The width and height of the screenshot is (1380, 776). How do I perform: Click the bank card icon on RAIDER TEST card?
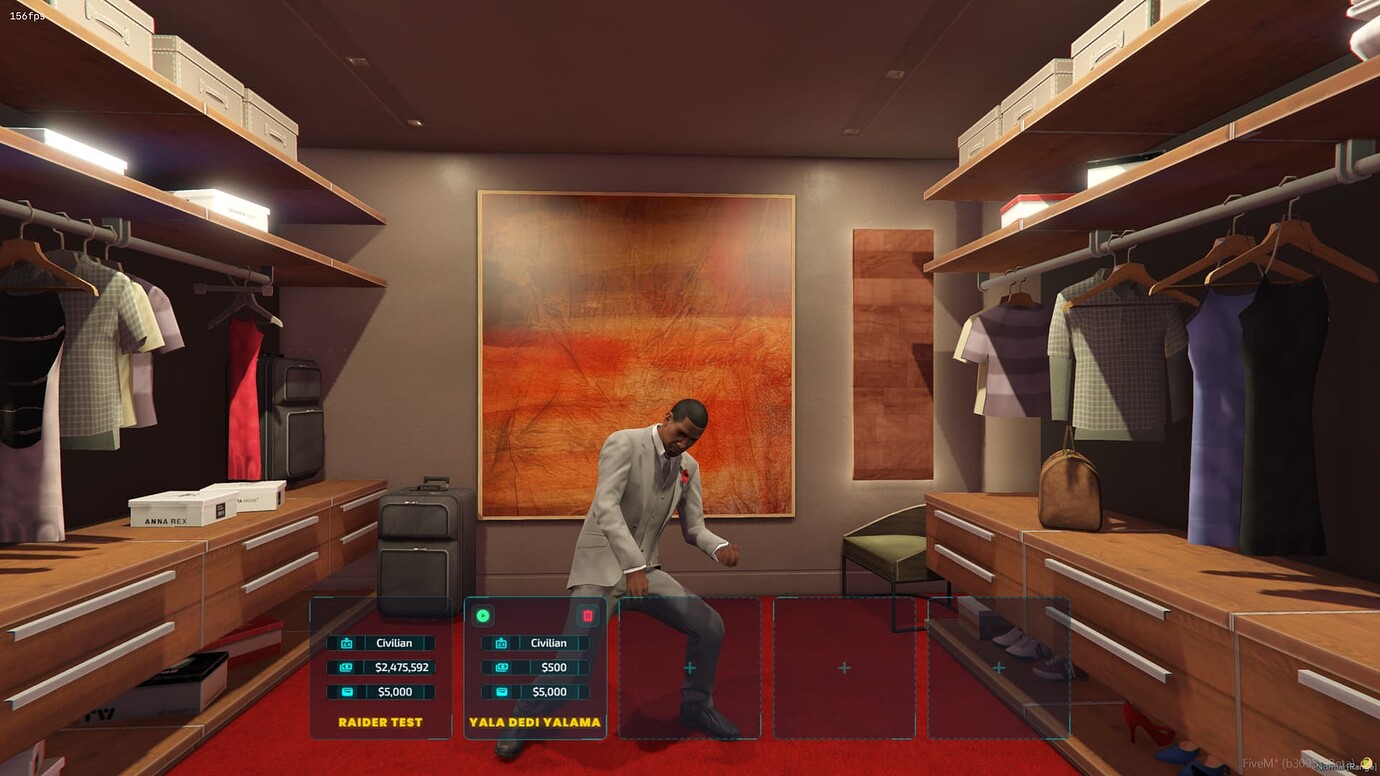(345, 691)
